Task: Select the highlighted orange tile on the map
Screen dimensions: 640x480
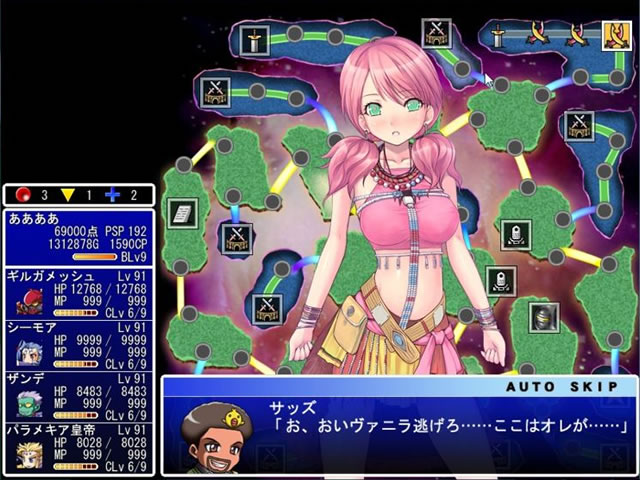Action: click(614, 36)
